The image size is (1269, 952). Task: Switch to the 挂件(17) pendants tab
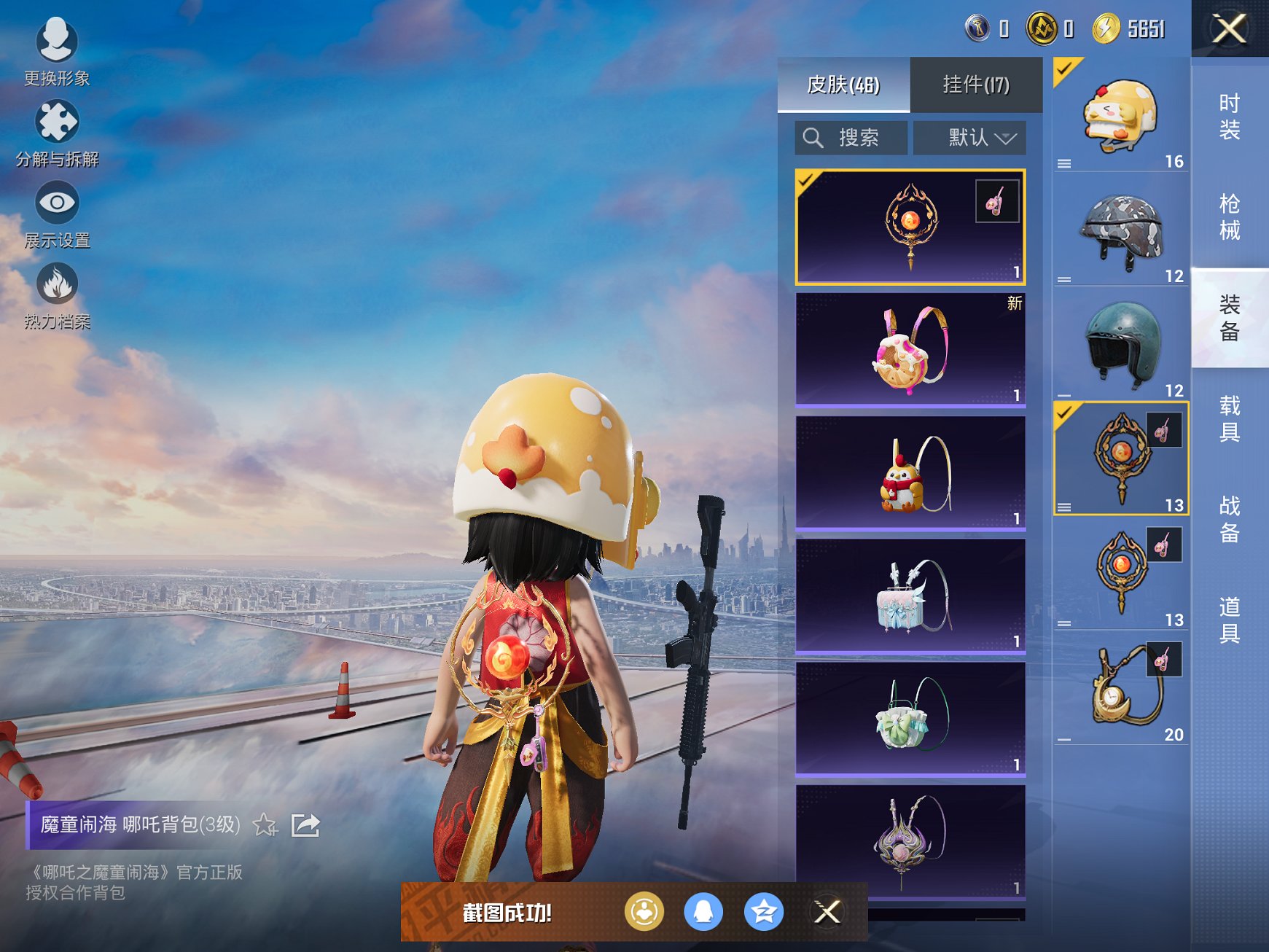pyautogui.click(x=976, y=85)
